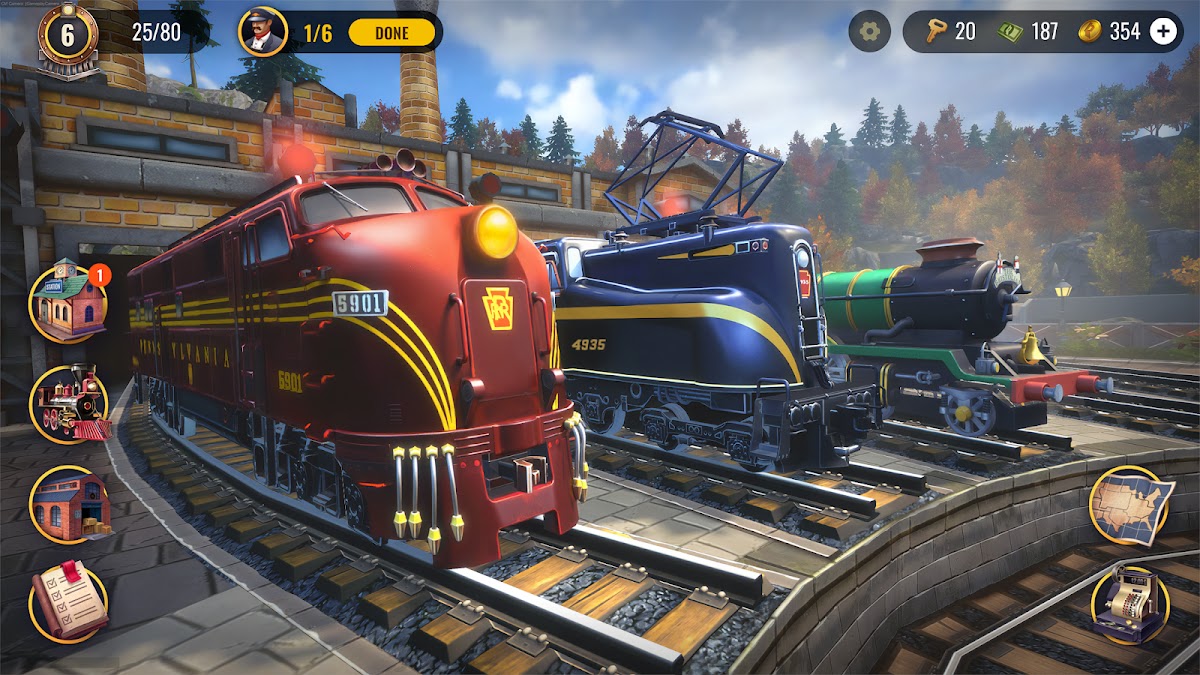Tap the conductor portrait avatar
The height and width of the screenshot is (675, 1200).
262,32
